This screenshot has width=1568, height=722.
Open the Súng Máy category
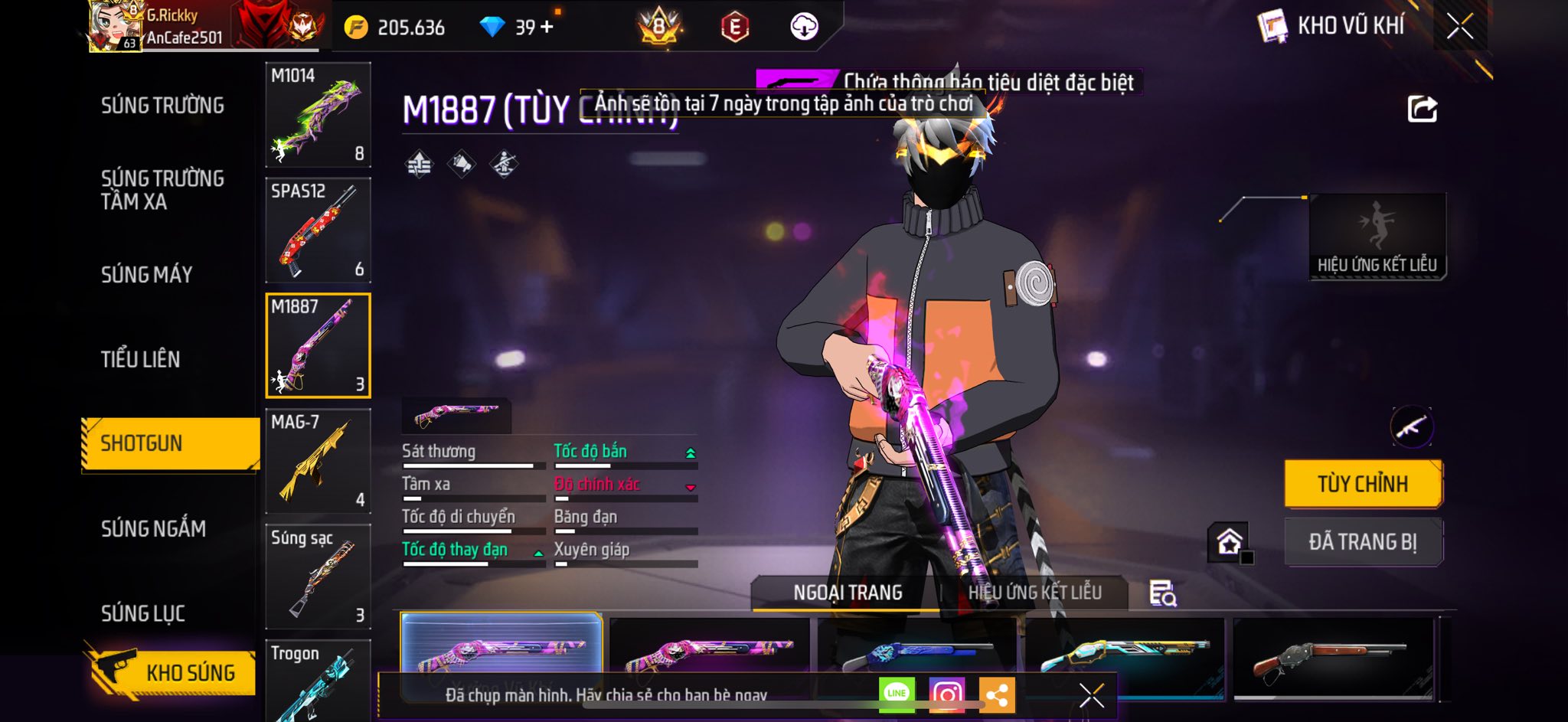pos(147,274)
